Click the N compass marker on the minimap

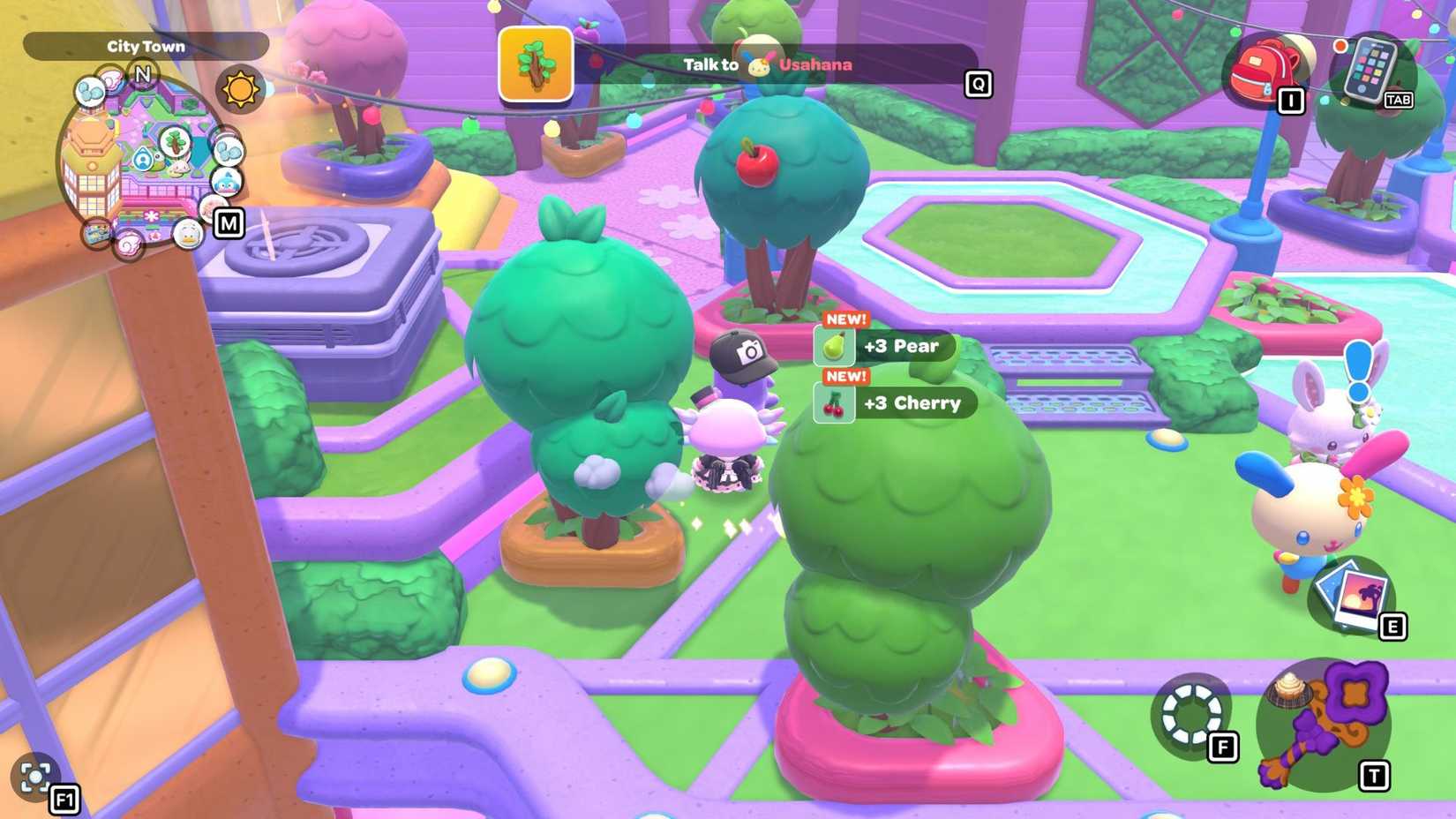coord(143,73)
